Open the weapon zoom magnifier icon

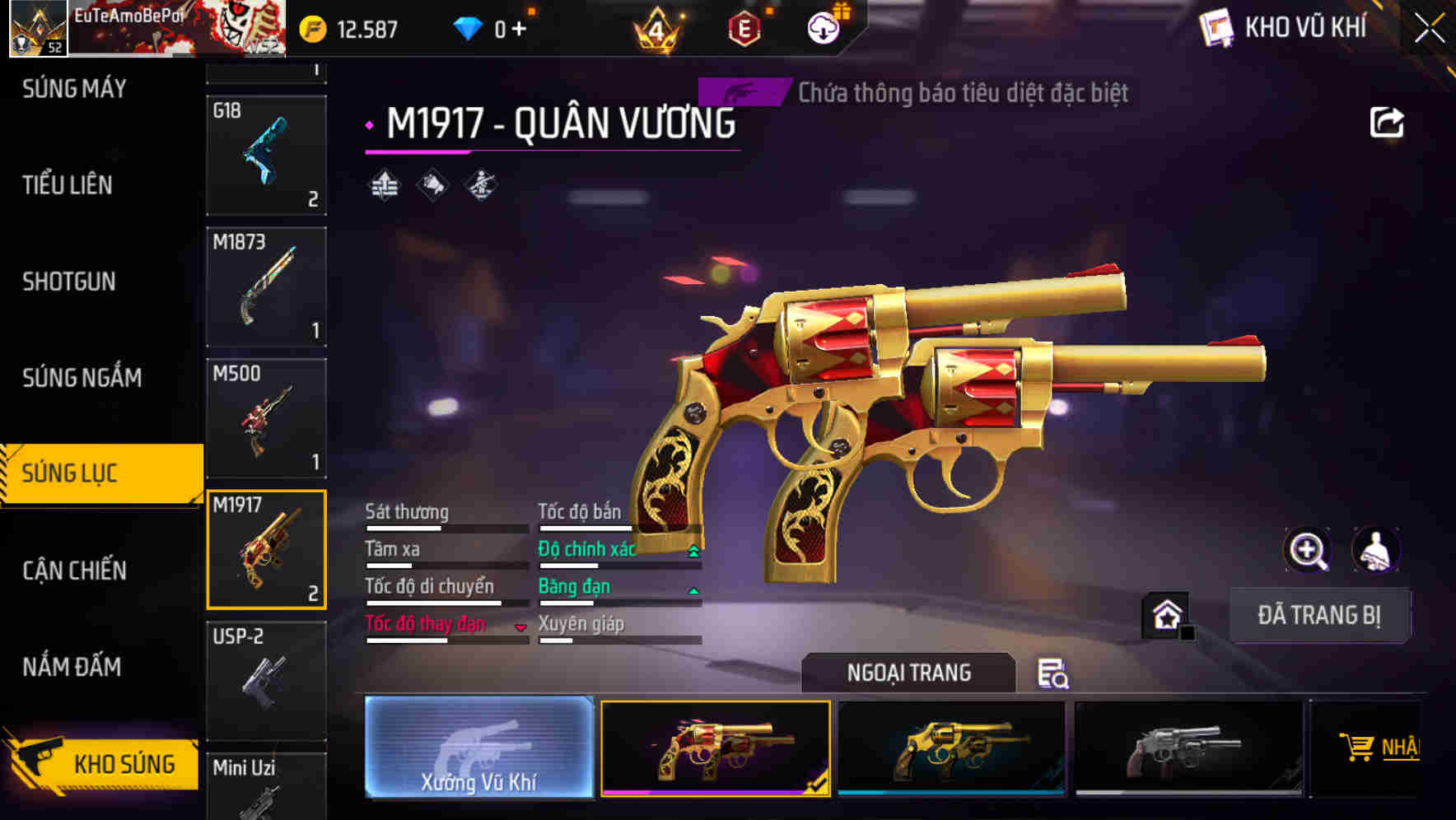point(1306,550)
